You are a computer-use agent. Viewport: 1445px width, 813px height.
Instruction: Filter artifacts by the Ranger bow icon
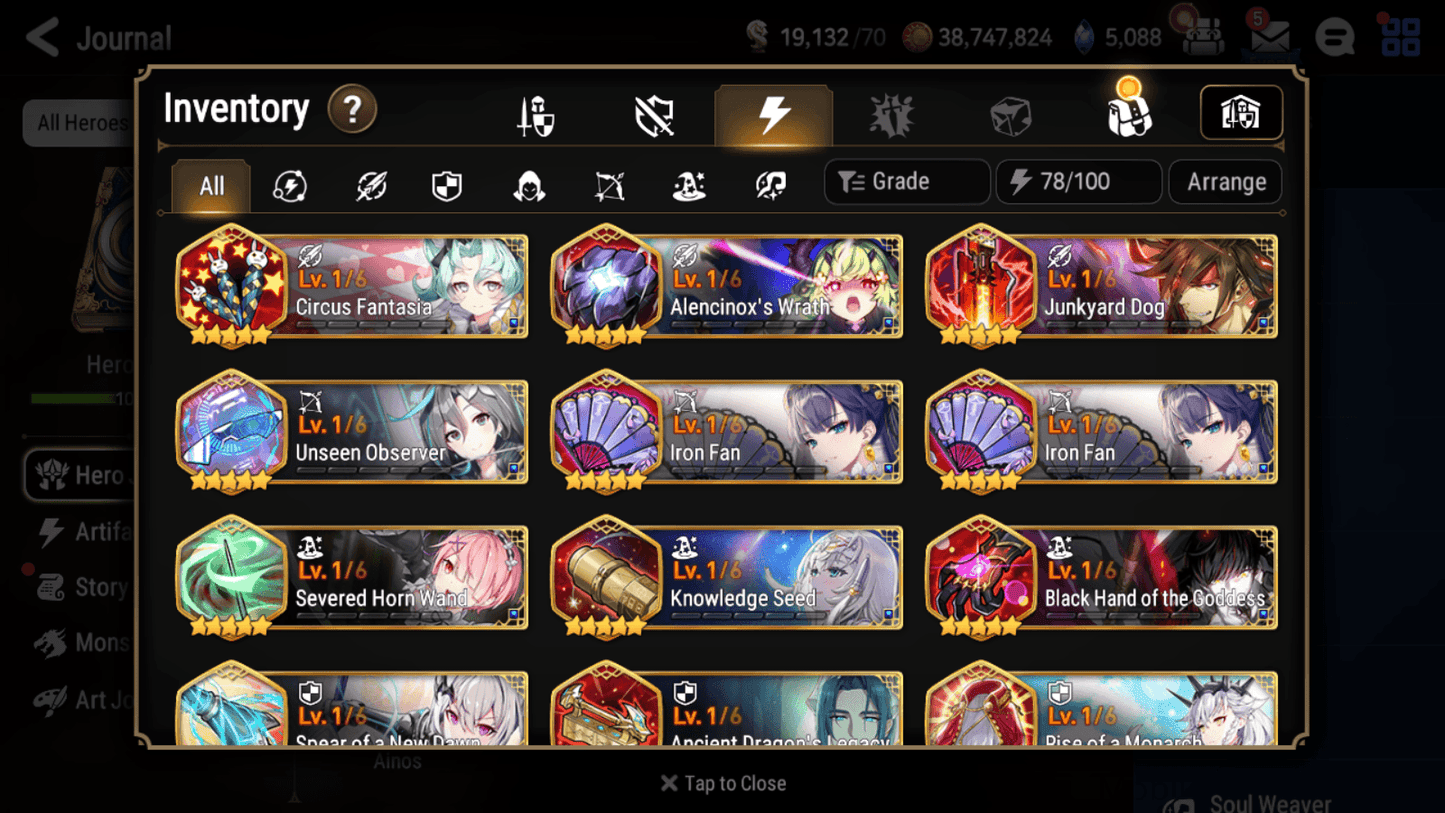tap(608, 186)
